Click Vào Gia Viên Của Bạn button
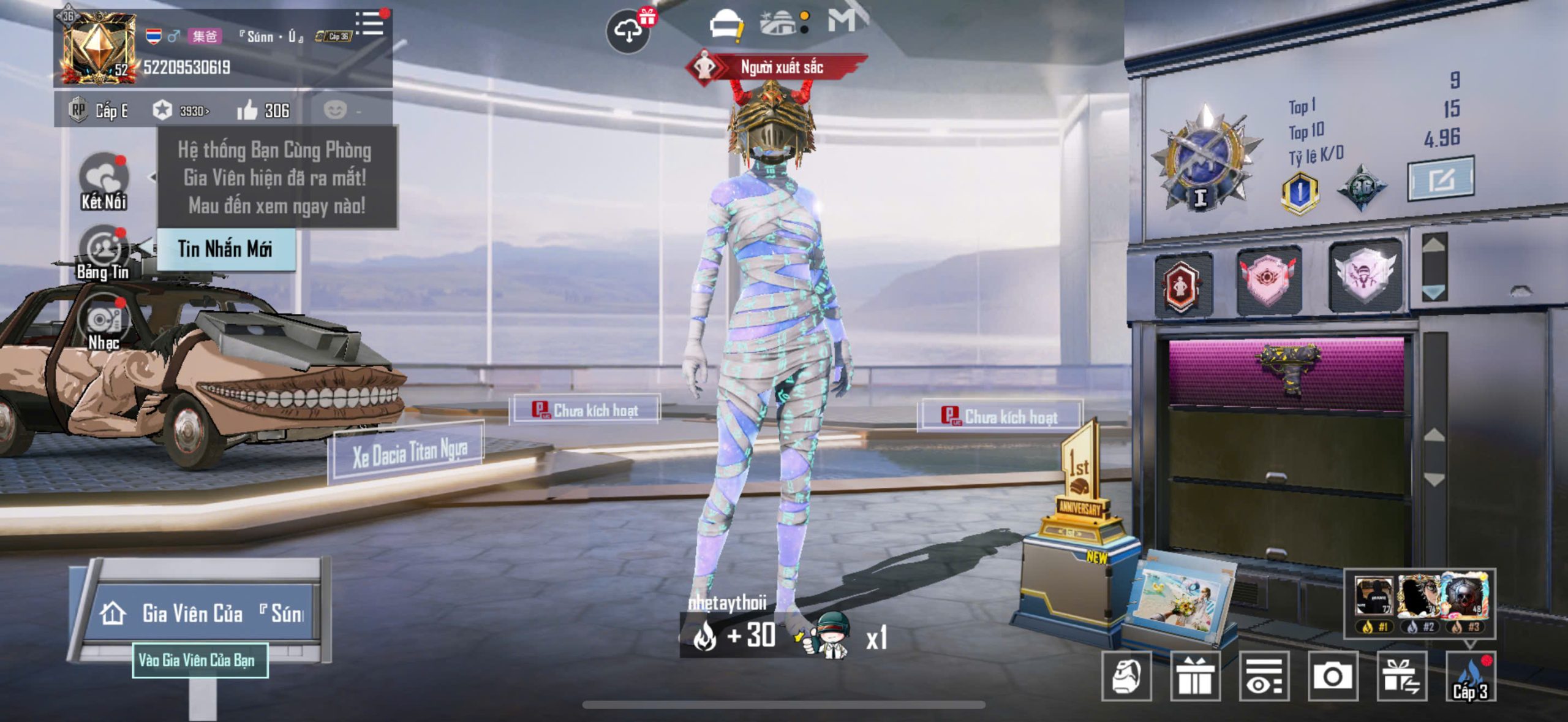Screen dimensions: 1568x722 point(200,660)
